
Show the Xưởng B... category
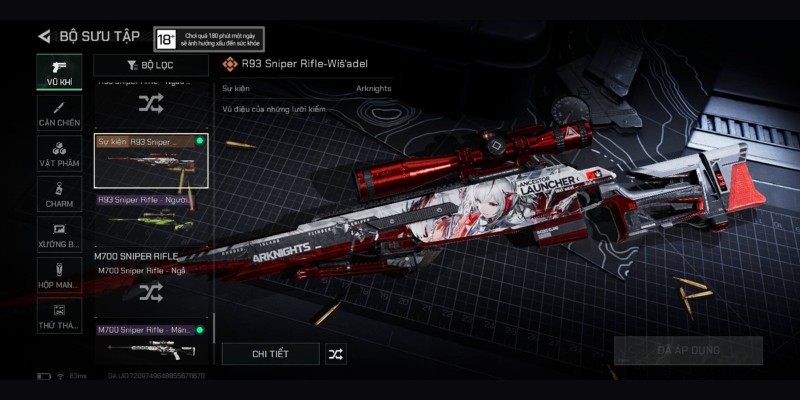coord(59,235)
